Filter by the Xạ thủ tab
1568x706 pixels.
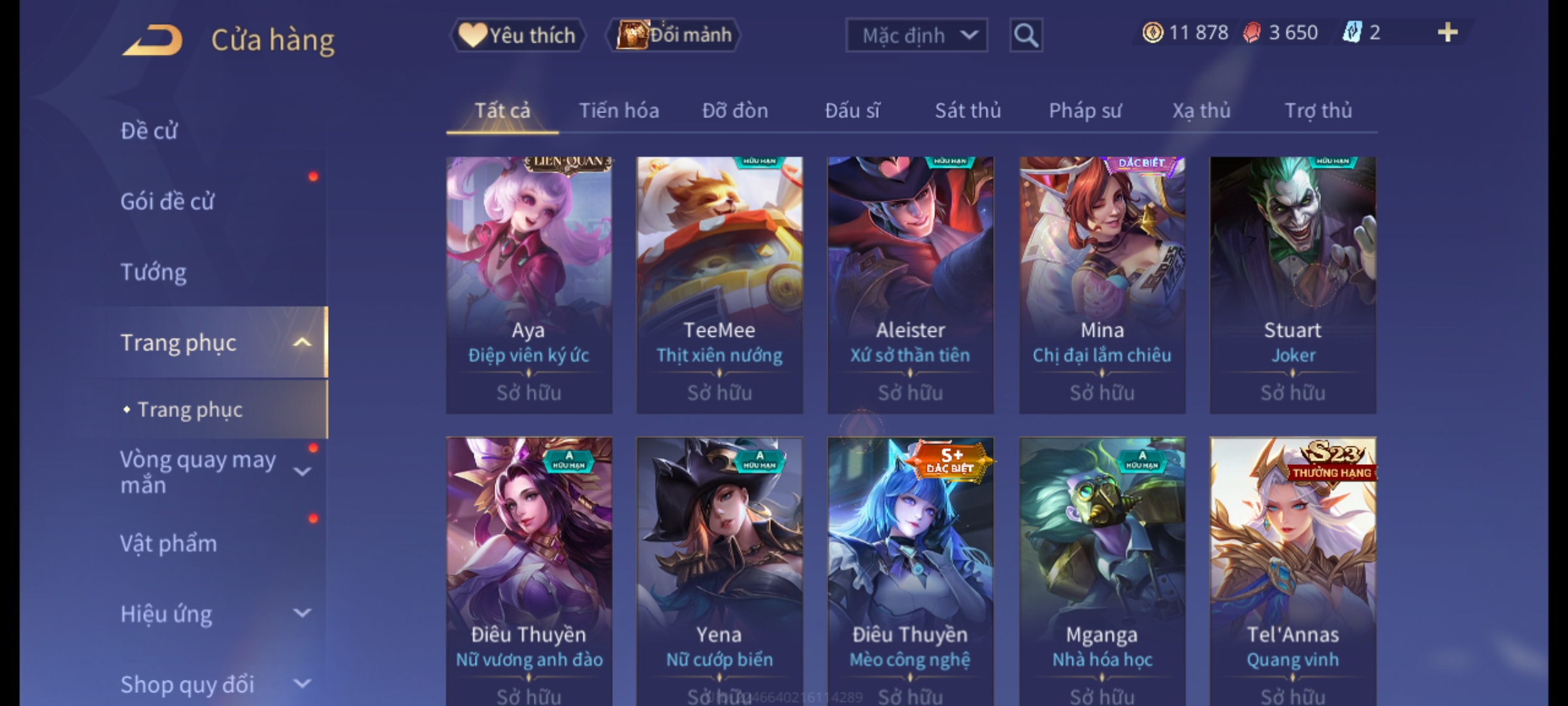[x=1201, y=110]
